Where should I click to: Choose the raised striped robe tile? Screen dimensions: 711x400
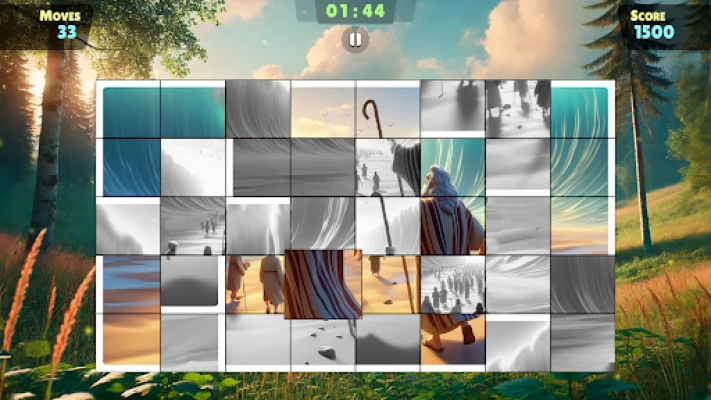tap(322, 284)
